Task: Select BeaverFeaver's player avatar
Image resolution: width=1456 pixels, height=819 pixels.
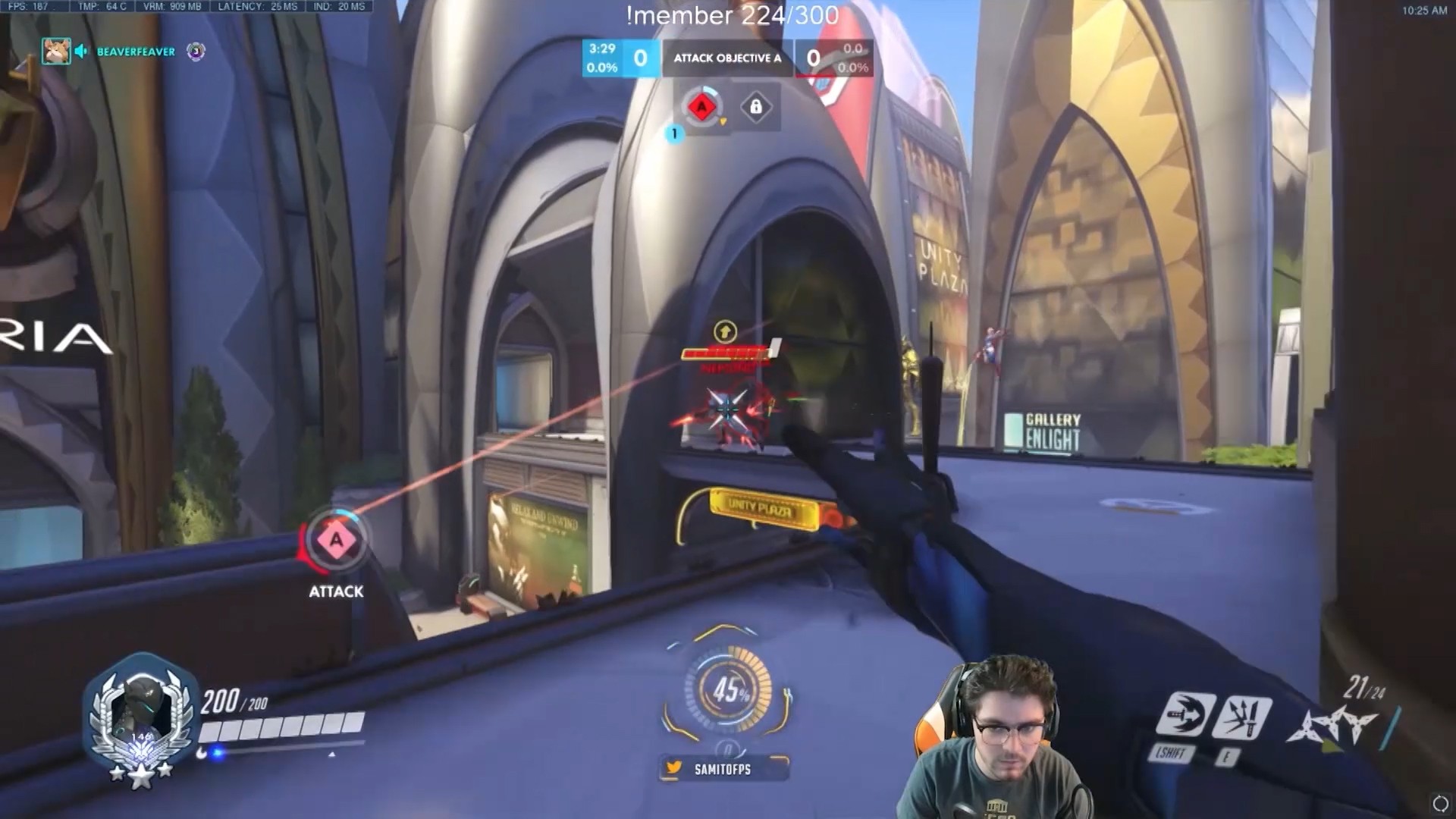Action: [56, 52]
